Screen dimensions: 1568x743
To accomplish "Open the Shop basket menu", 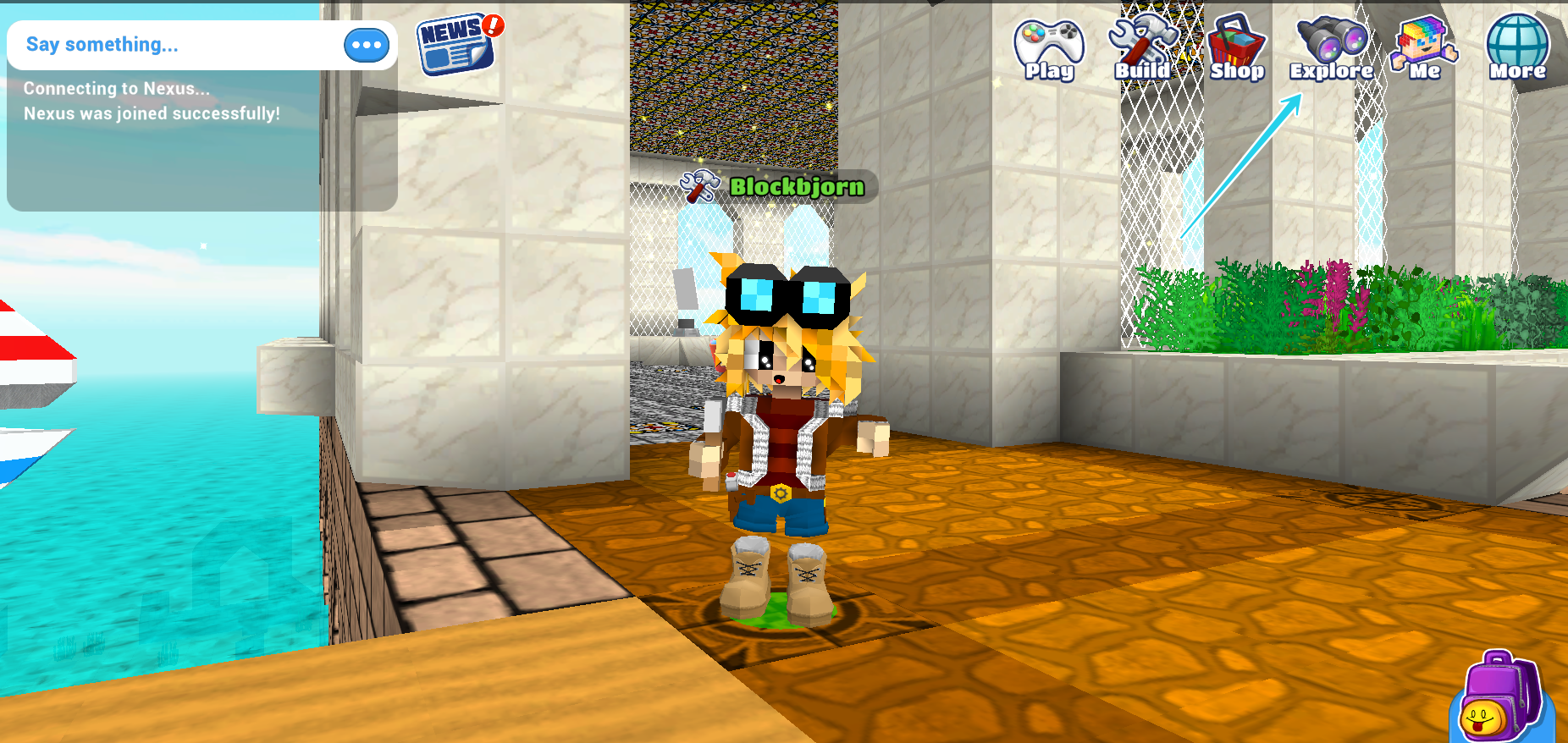I will click(x=1236, y=49).
